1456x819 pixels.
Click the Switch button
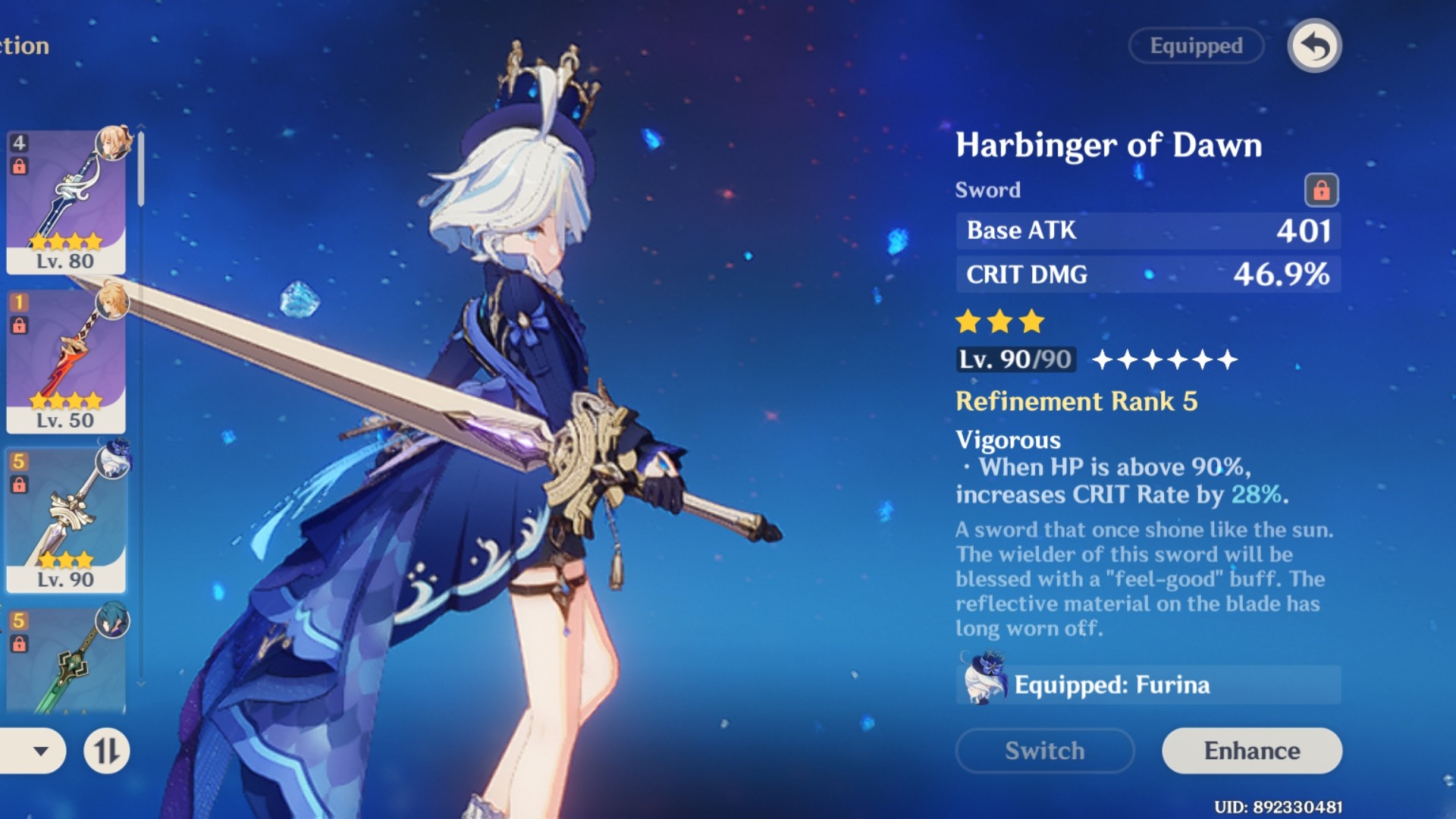[x=1044, y=751]
